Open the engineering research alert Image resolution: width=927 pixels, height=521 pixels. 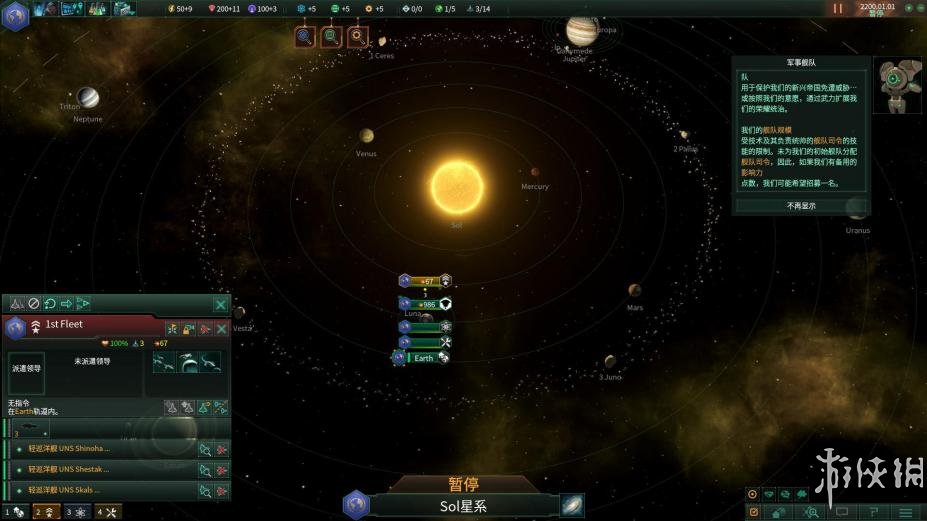tap(357, 37)
